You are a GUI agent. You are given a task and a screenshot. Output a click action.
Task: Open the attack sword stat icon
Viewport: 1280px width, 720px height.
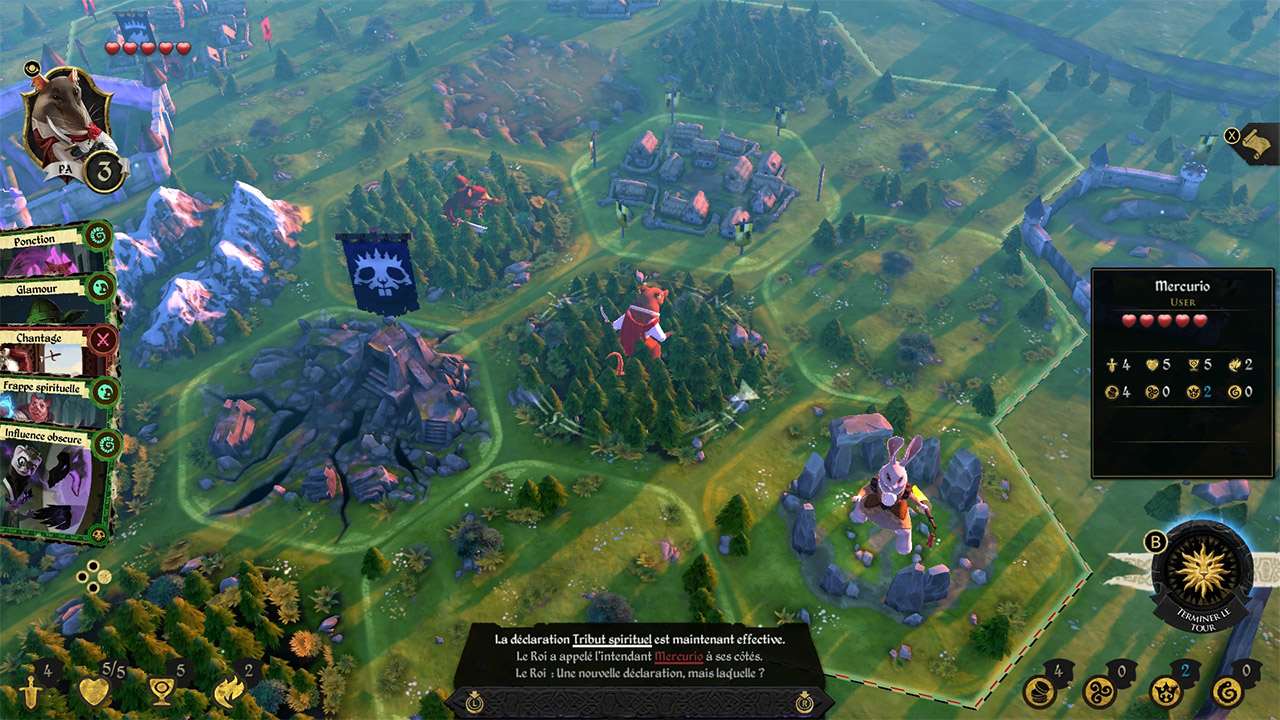coord(31,692)
